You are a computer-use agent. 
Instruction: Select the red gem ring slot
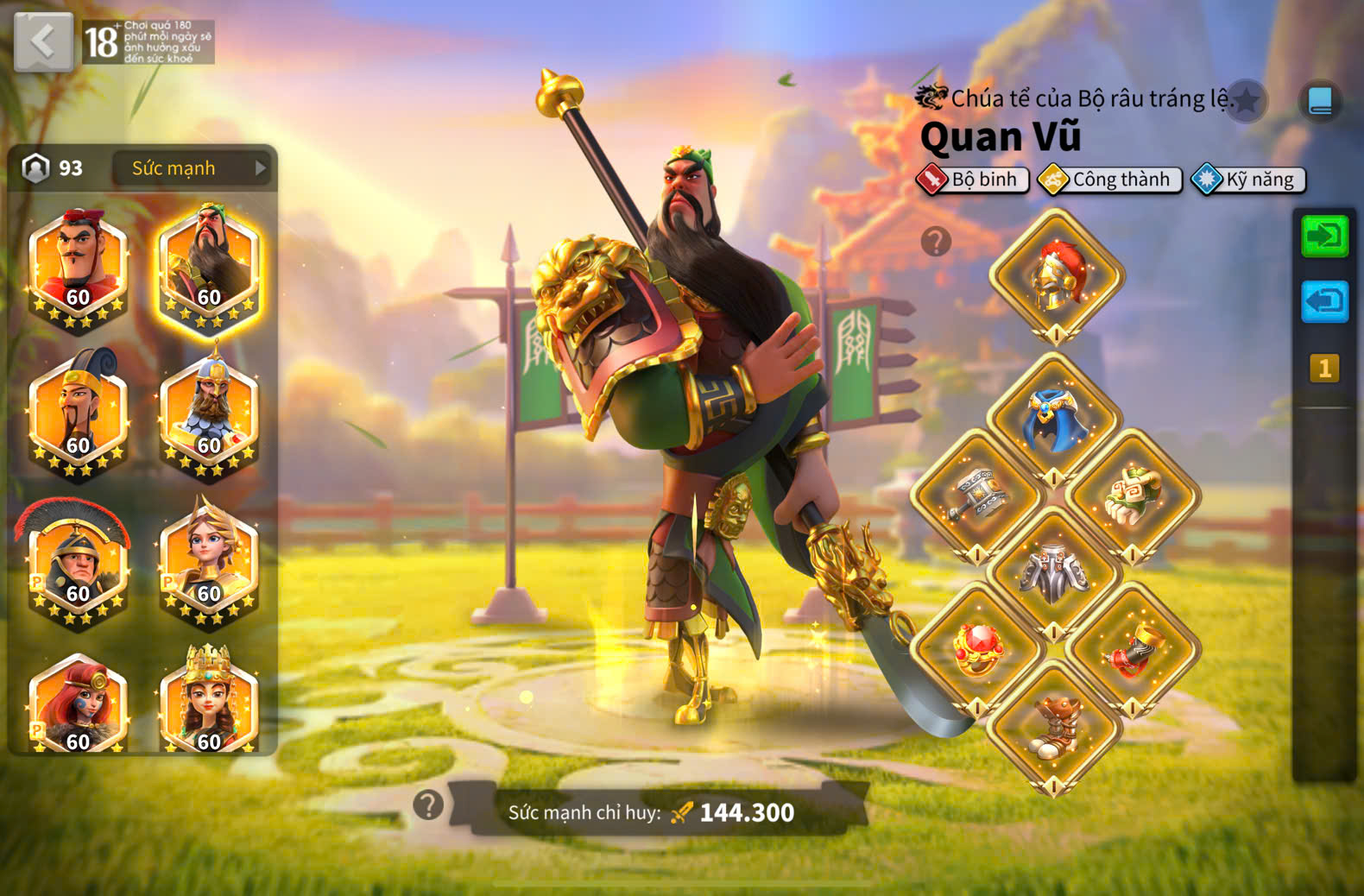pos(976,649)
